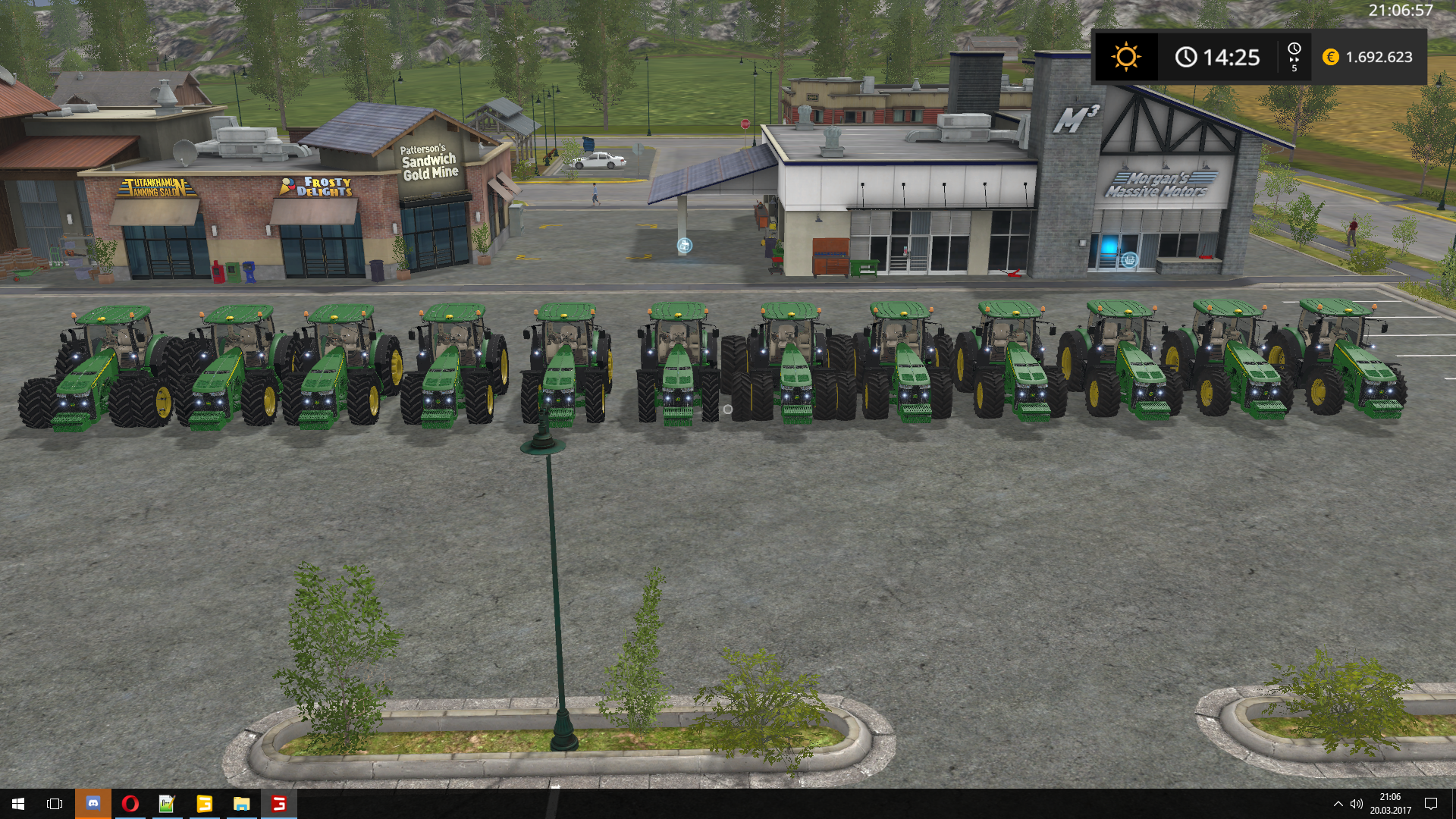Open the Windows Start menu
Screen dimensions: 1456x819
point(18,803)
